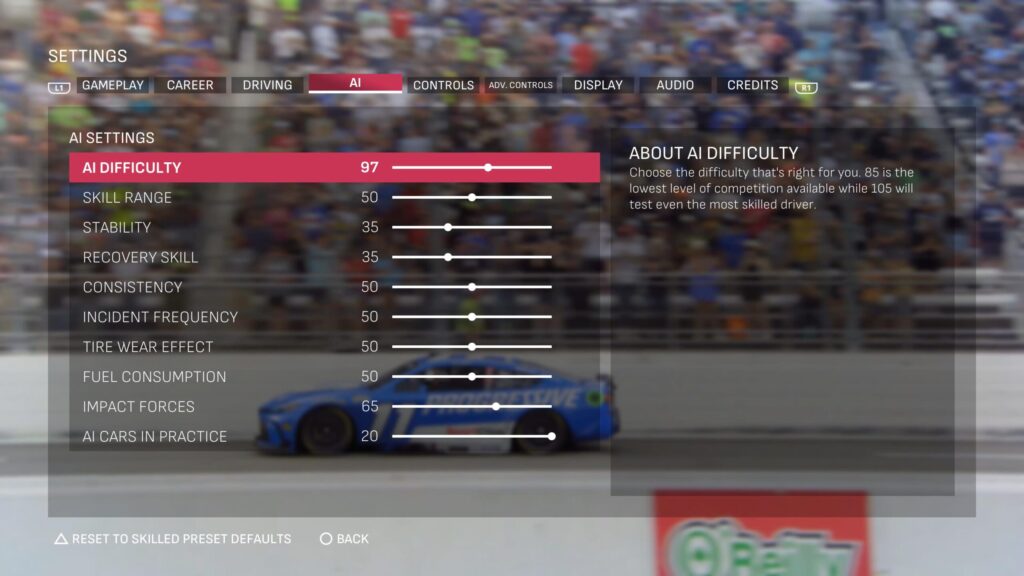This screenshot has height=576, width=1024.
Task: Go to the Controls tab
Action: 443,85
